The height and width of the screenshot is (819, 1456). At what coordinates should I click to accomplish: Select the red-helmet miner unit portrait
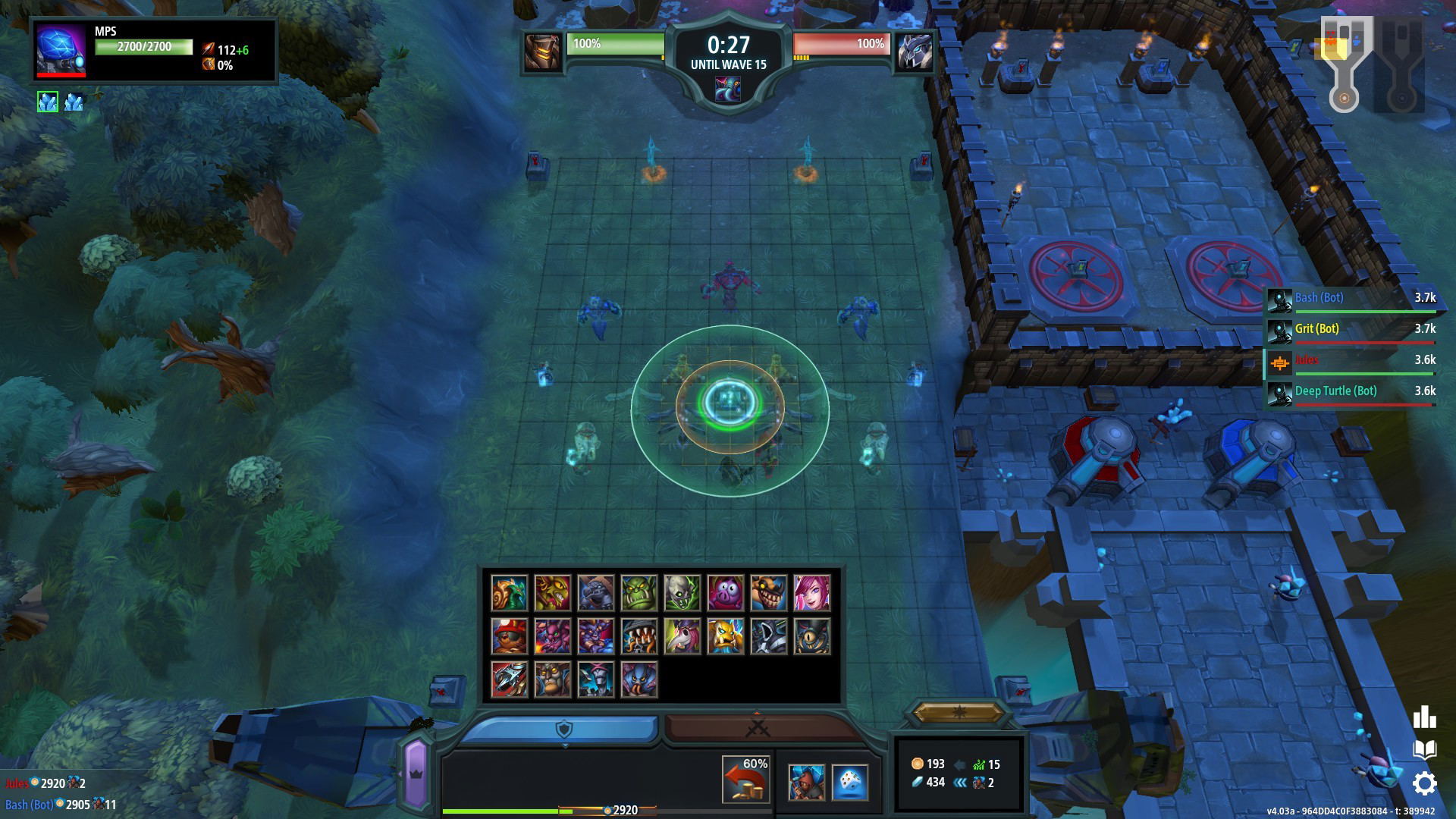pyautogui.click(x=509, y=636)
